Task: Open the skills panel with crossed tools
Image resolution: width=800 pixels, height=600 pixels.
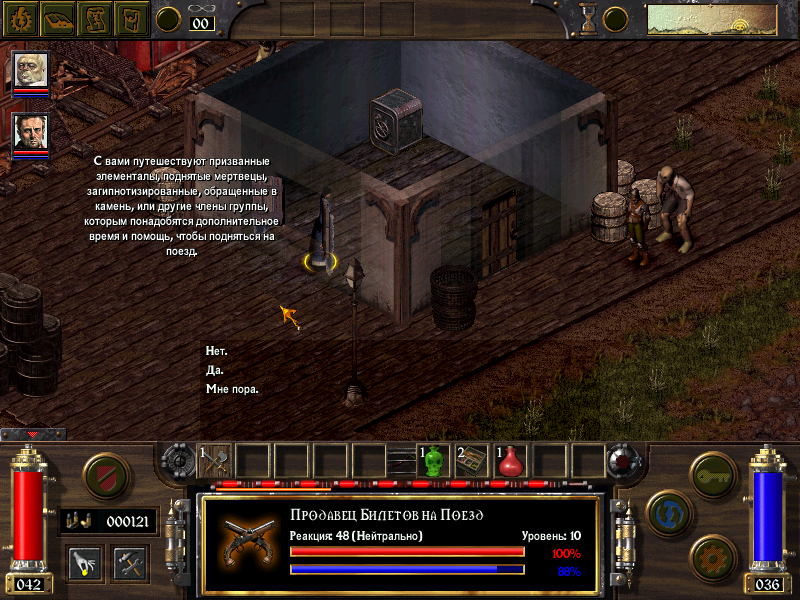Action: click(x=130, y=562)
